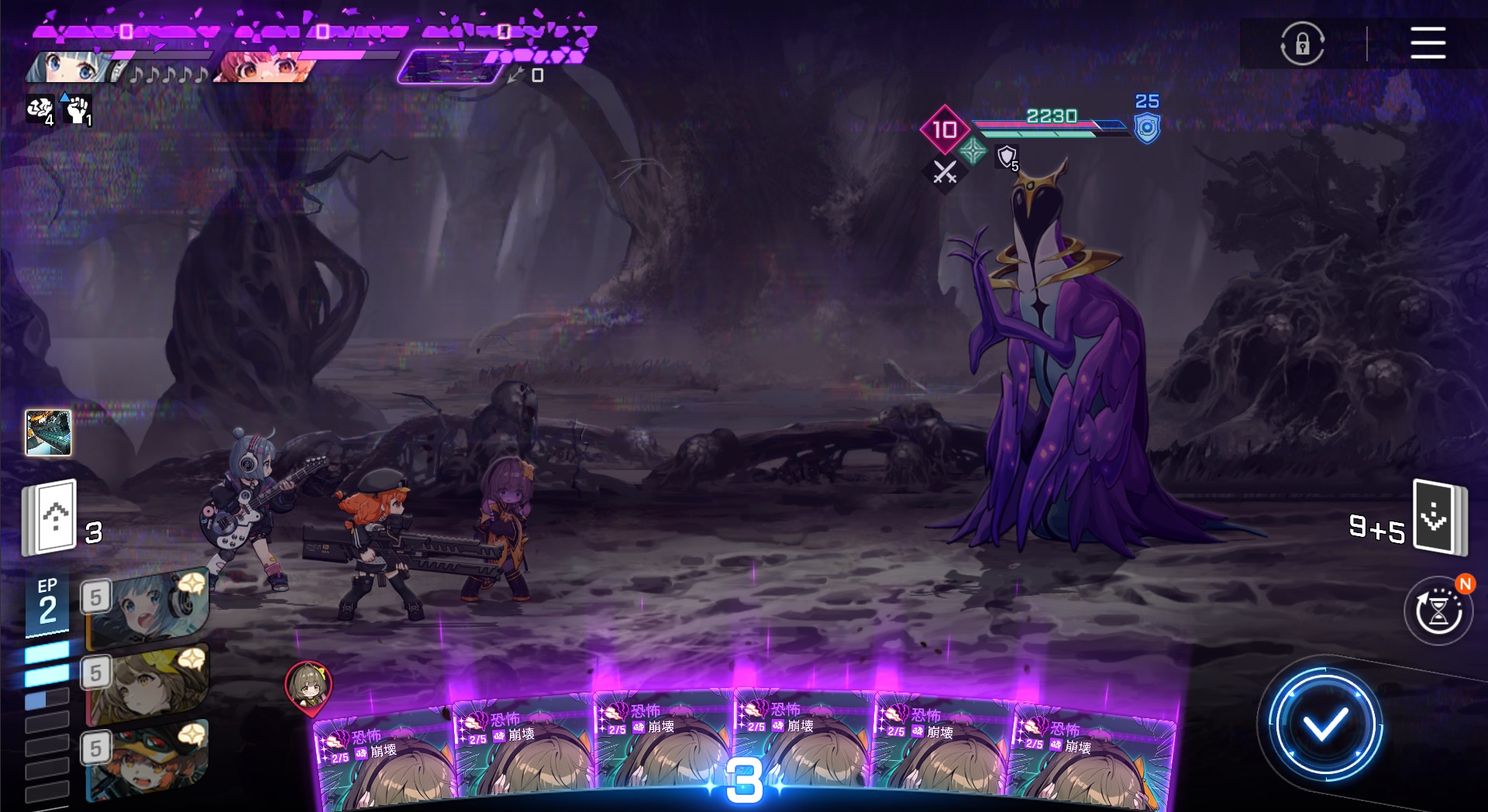View the discard pile with 3 cards
Screen dimensions: 1488x812
(x=51, y=517)
